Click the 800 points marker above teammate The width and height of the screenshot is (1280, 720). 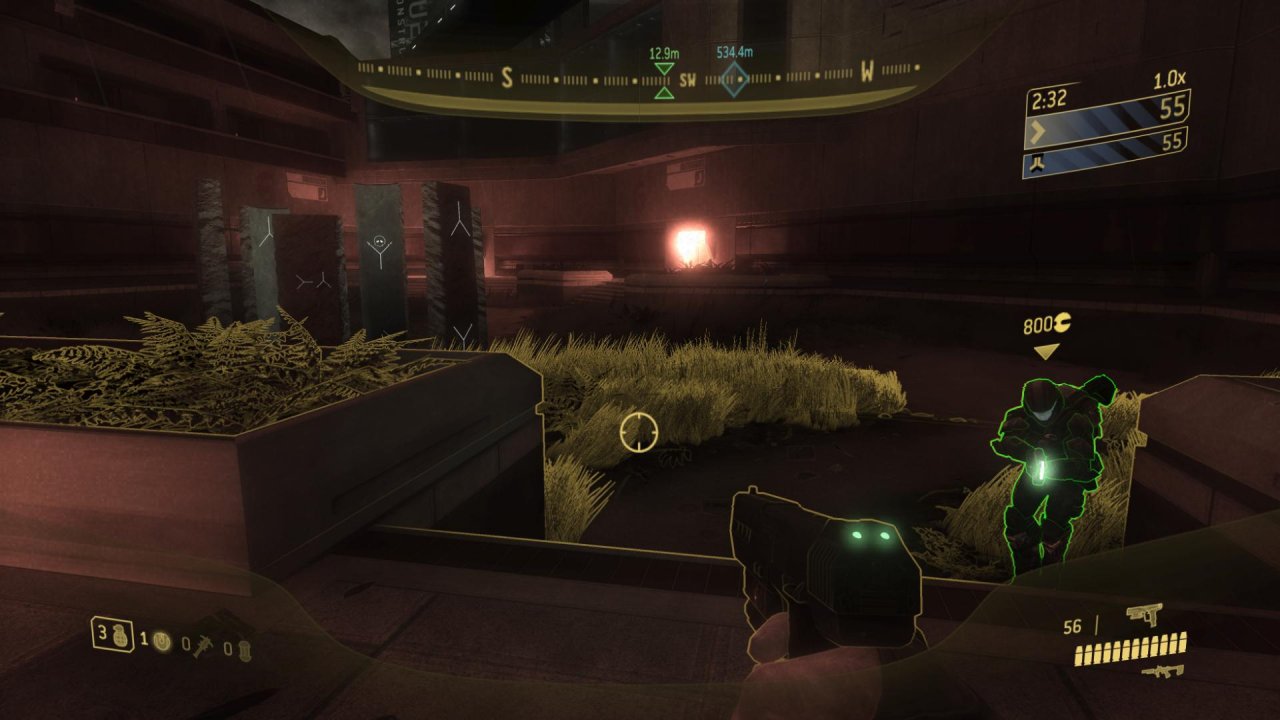(x=1046, y=326)
